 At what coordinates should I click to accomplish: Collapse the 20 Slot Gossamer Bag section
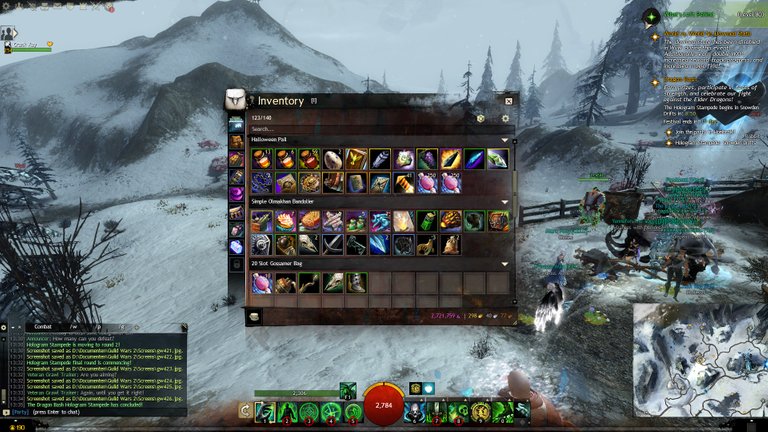pyautogui.click(x=505, y=264)
